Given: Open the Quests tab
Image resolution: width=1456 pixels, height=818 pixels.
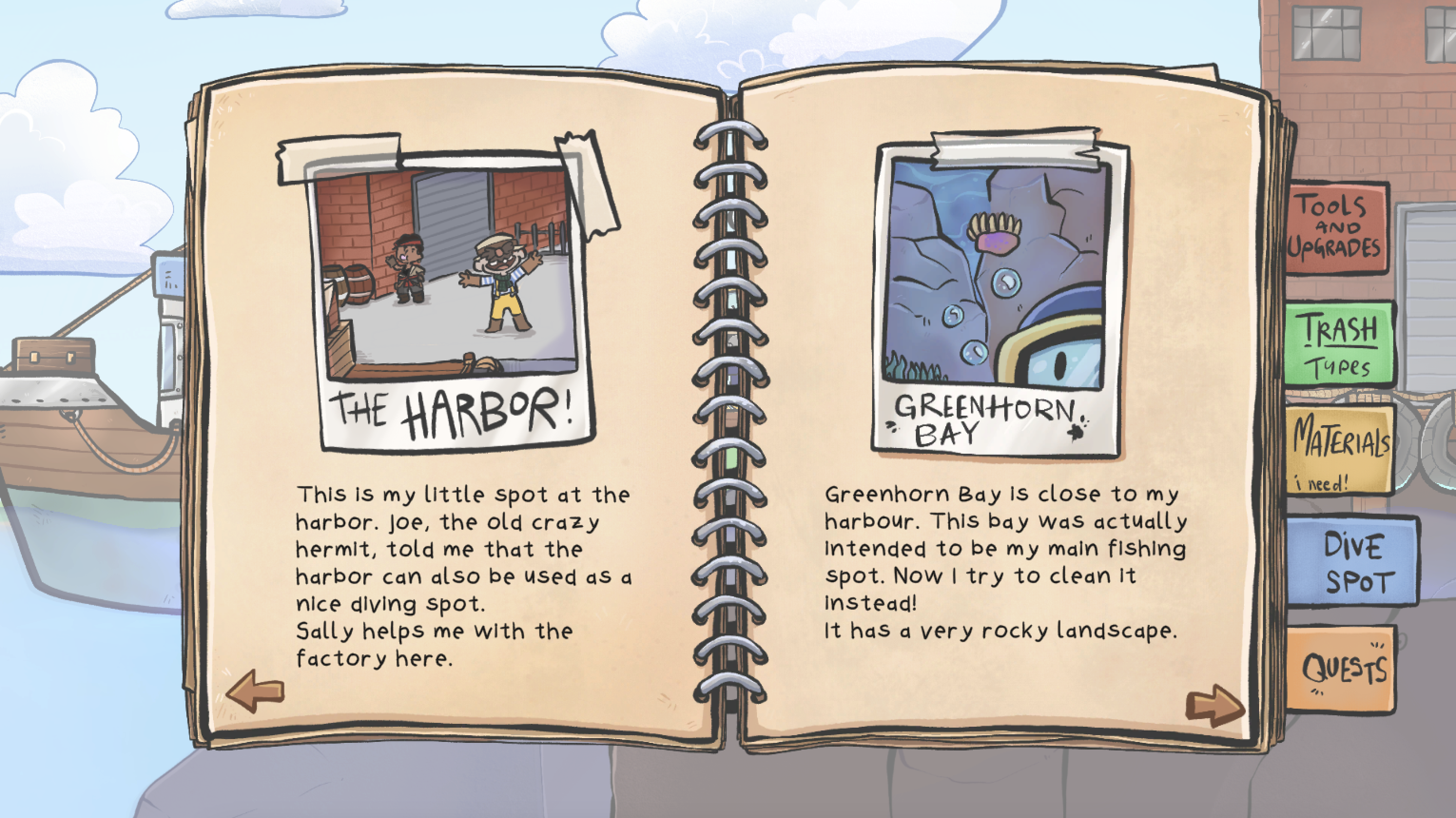Looking at the screenshot, I should pyautogui.click(x=1342, y=668).
